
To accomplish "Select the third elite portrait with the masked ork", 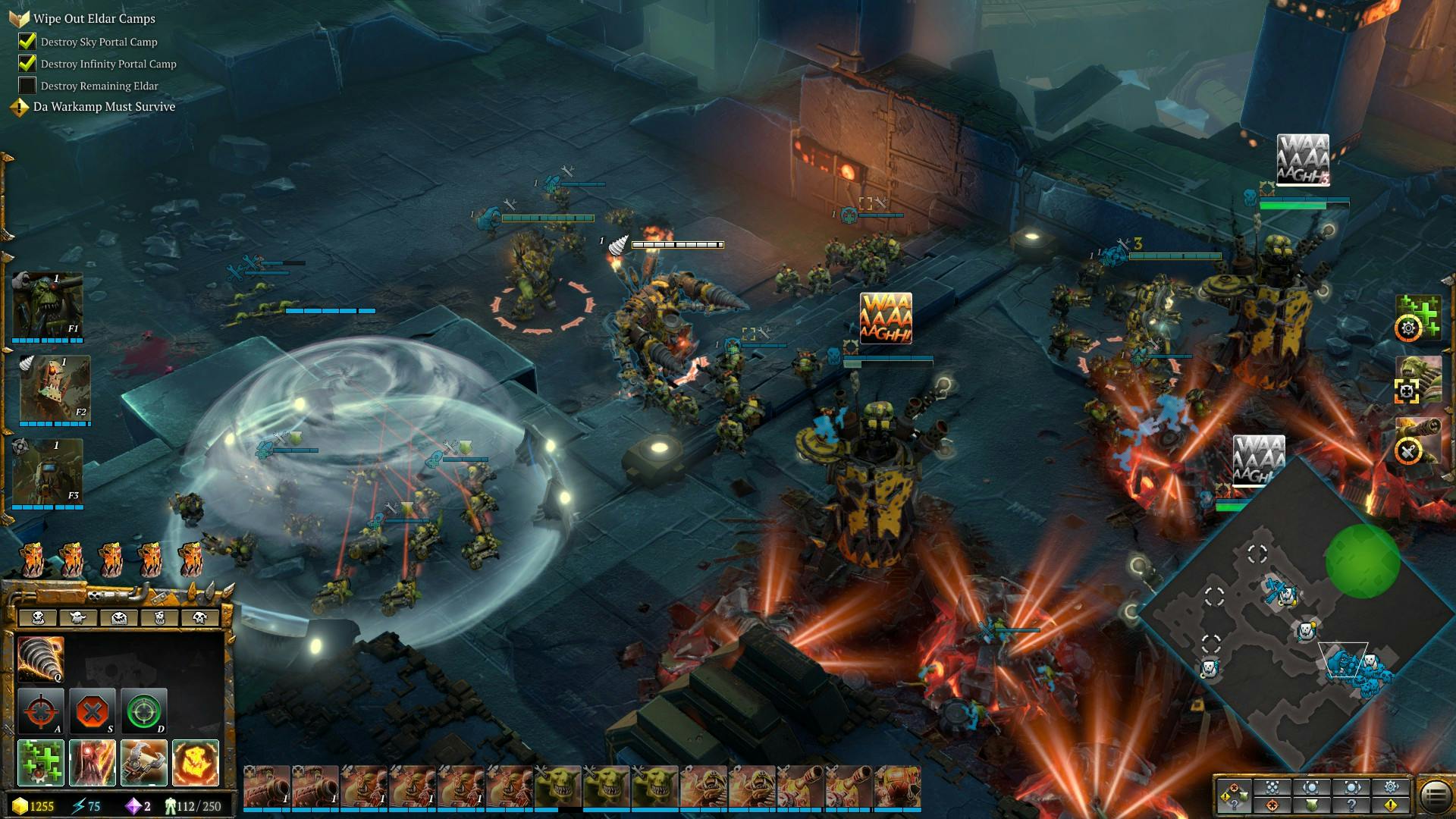I will click(x=47, y=472).
